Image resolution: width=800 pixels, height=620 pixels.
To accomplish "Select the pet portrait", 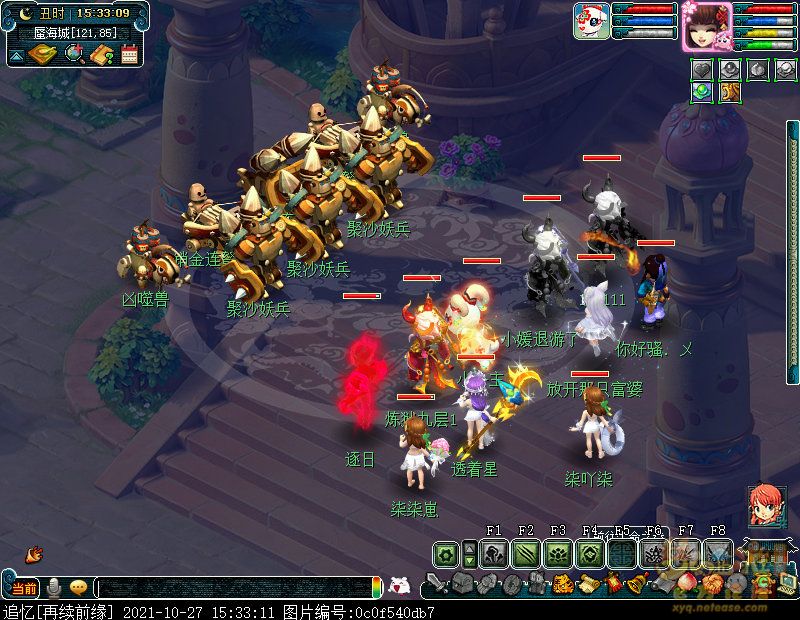I will click(x=591, y=21).
